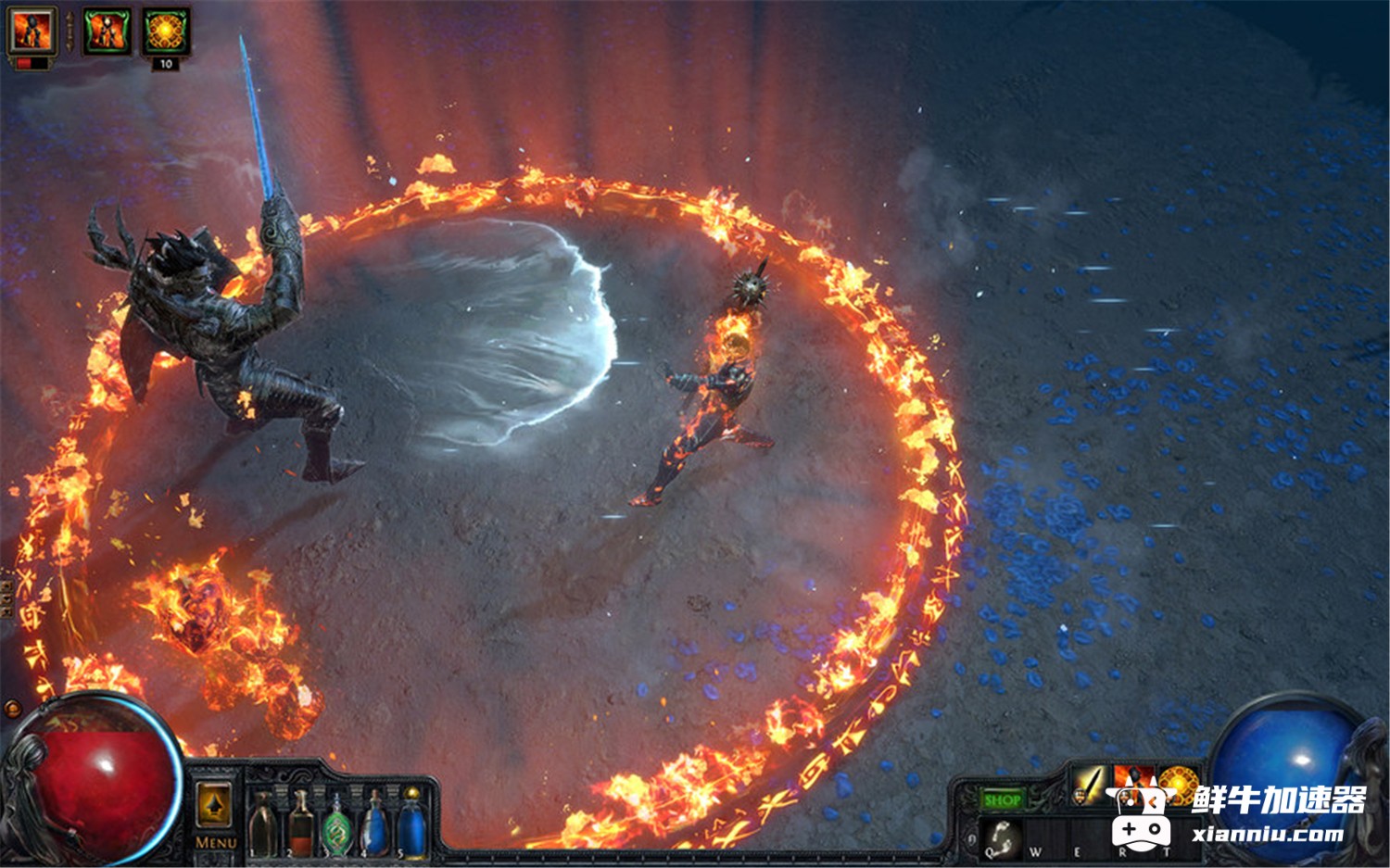
Task: Drink the blue mana flask in slot 4
Action: point(374,824)
